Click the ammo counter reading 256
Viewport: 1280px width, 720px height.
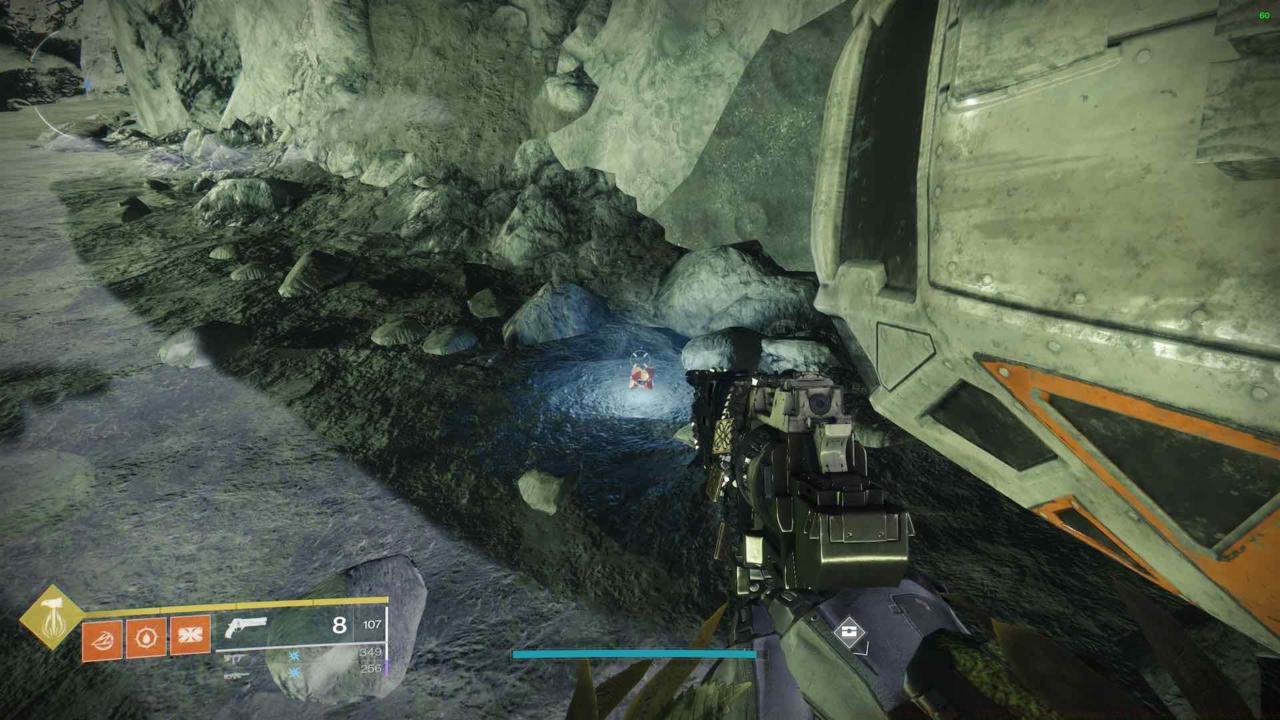[x=372, y=667]
